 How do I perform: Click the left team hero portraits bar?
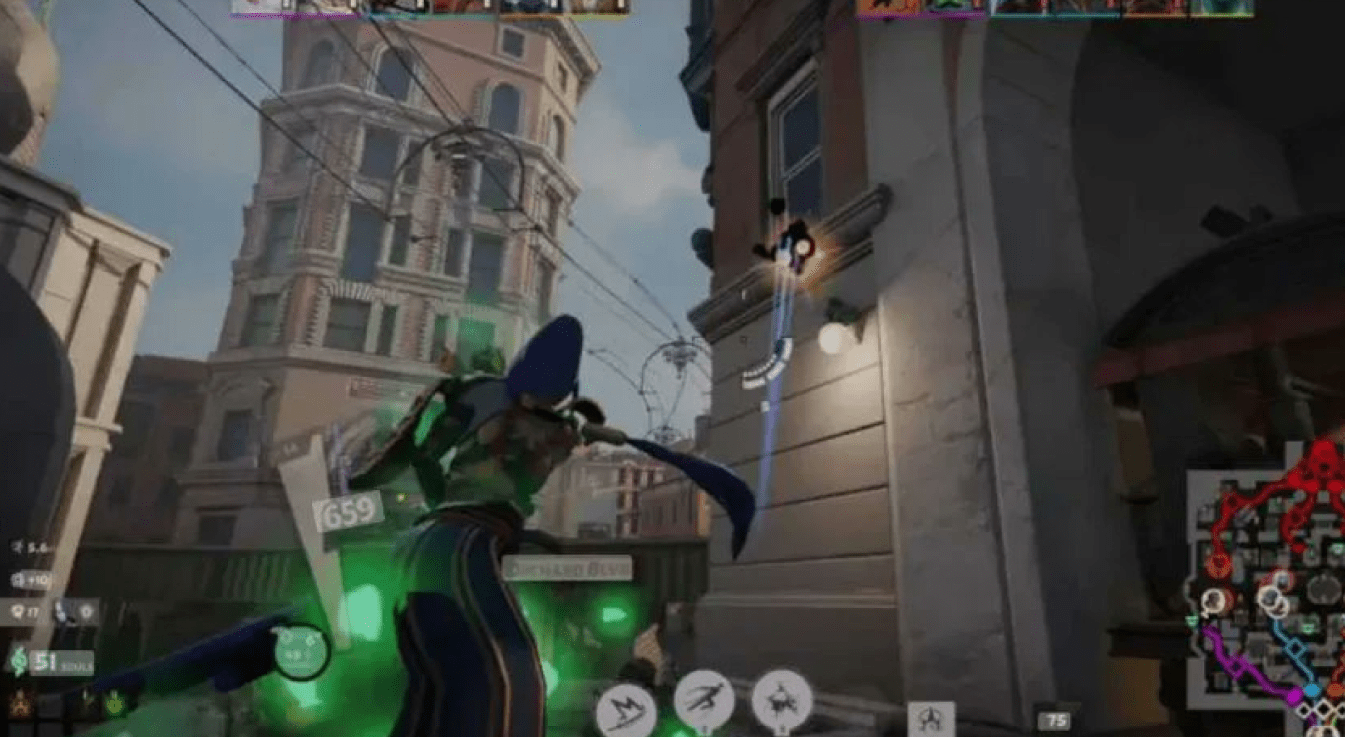(430, 7)
